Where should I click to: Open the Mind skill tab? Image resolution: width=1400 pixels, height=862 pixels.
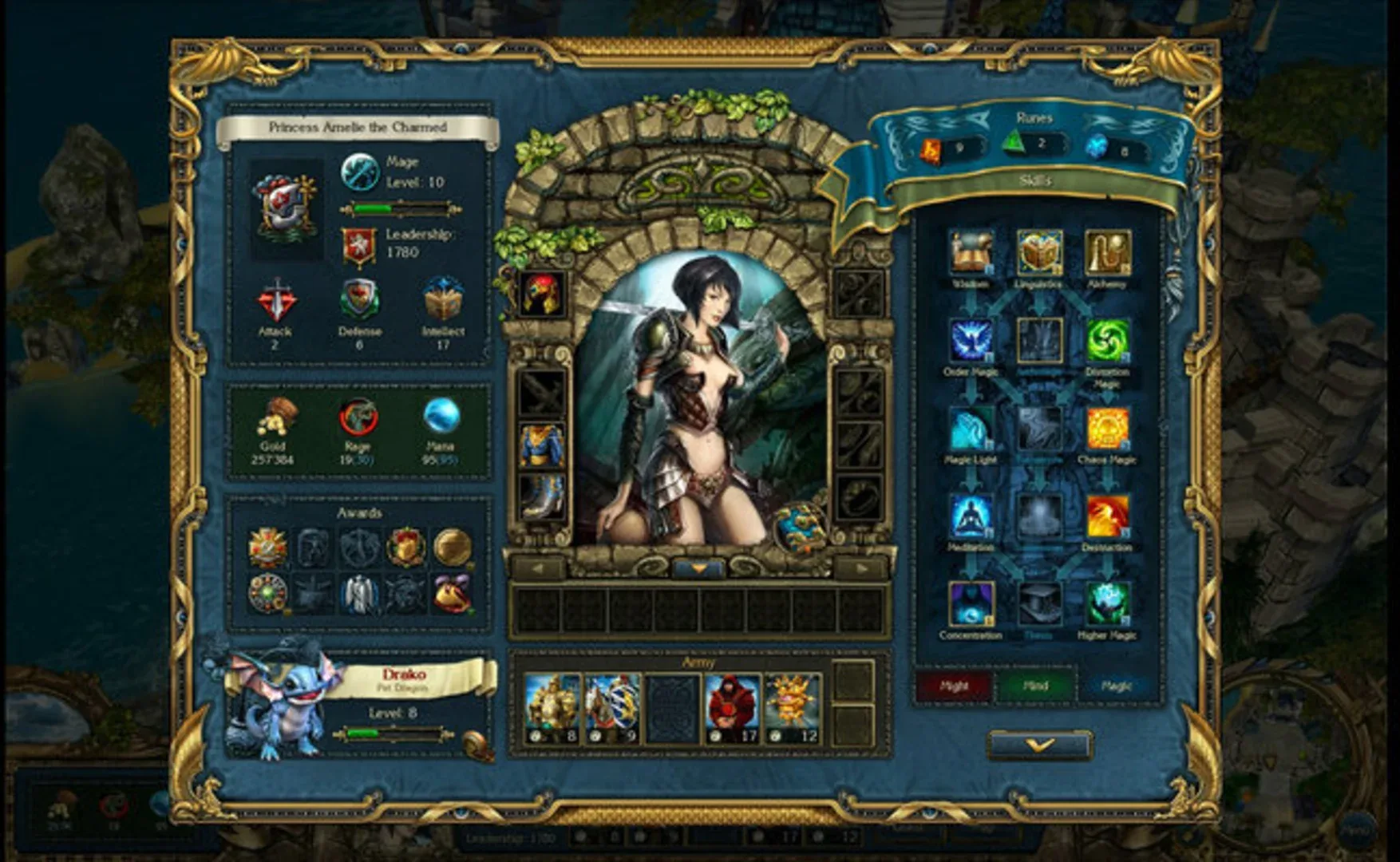[x=1038, y=684]
